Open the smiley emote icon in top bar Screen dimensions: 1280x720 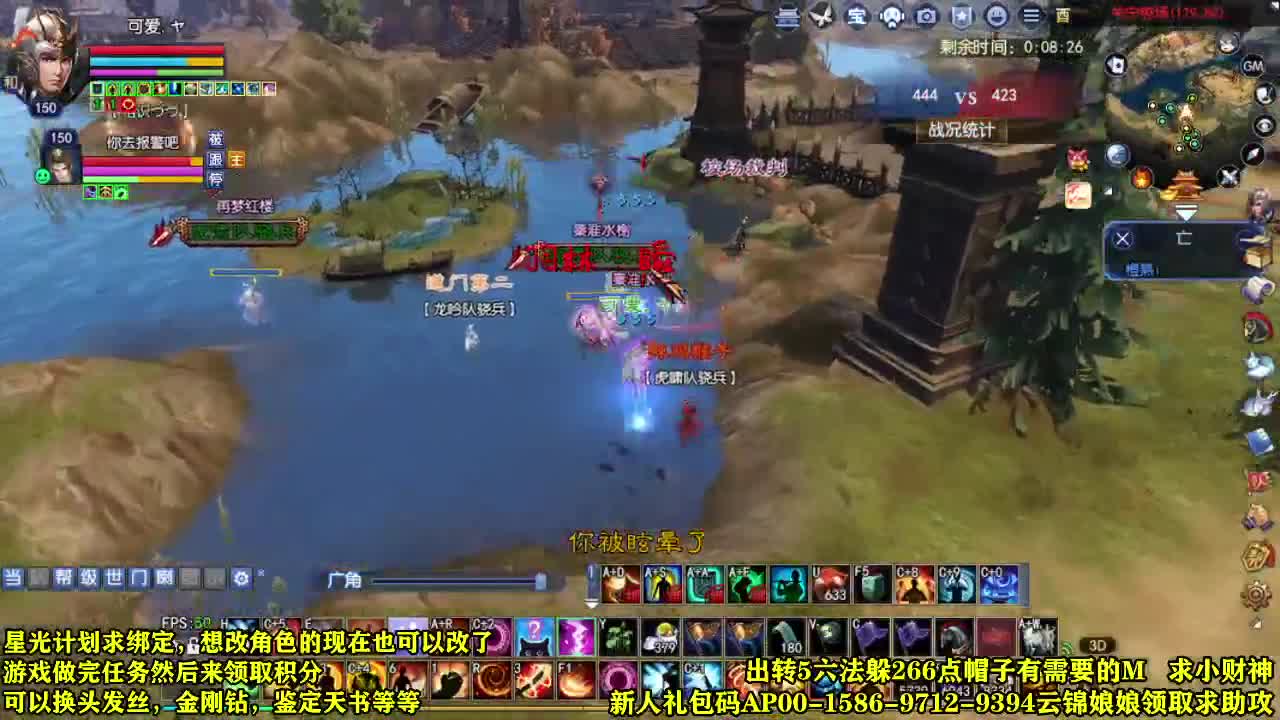coord(996,16)
